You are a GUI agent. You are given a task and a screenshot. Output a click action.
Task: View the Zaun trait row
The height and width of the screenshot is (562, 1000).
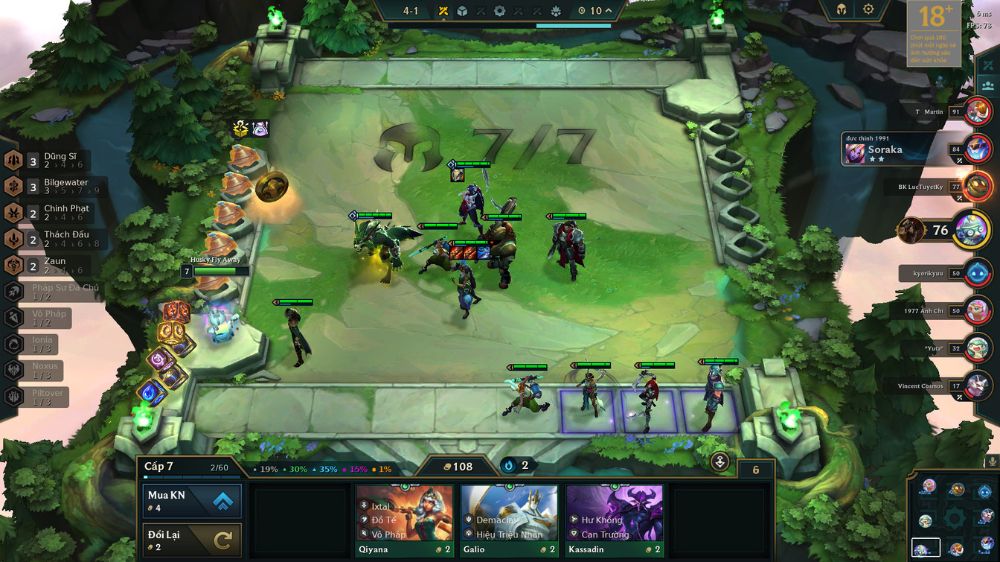tap(48, 265)
